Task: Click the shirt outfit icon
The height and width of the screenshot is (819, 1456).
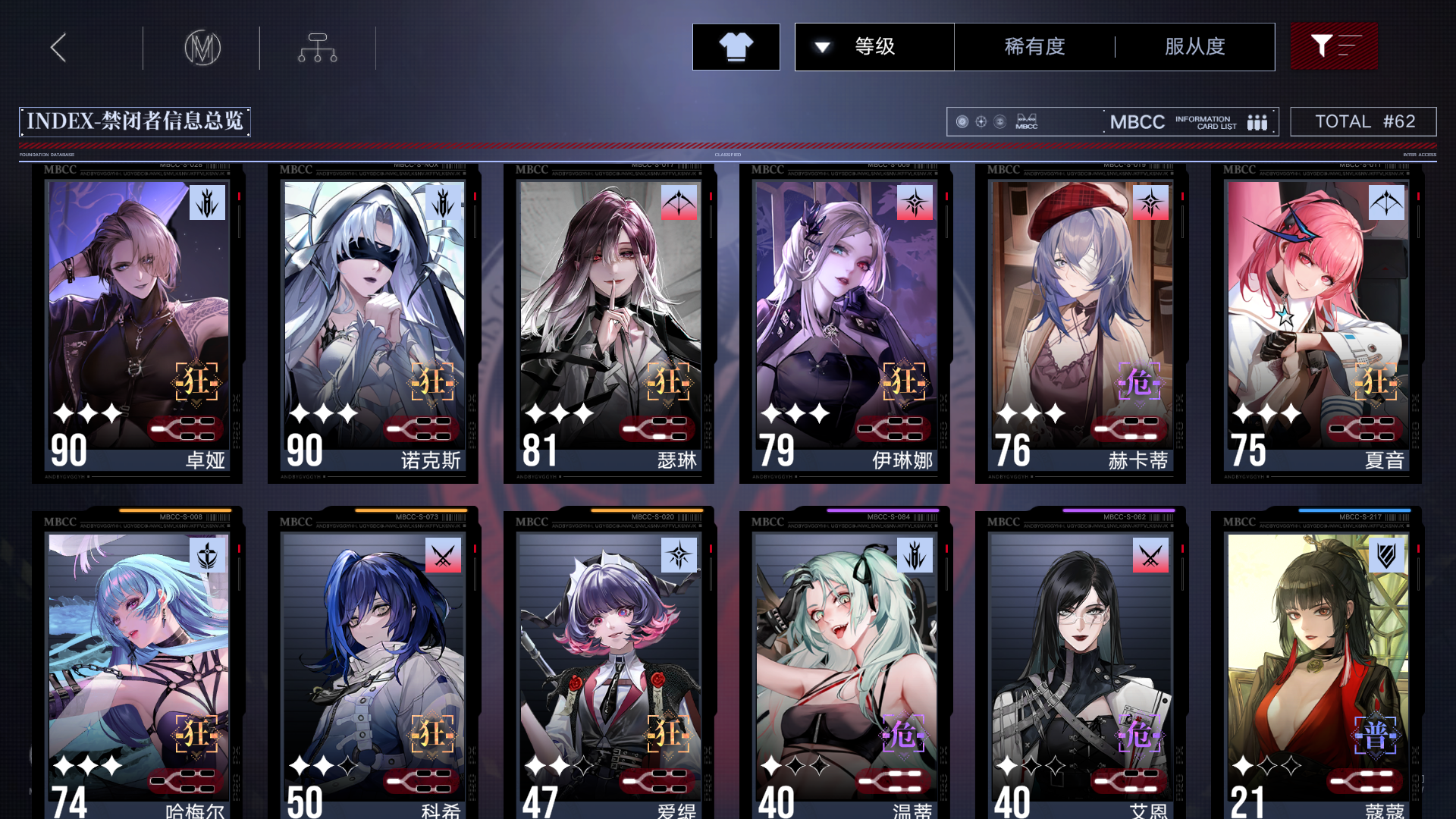Action: pyautogui.click(x=735, y=46)
